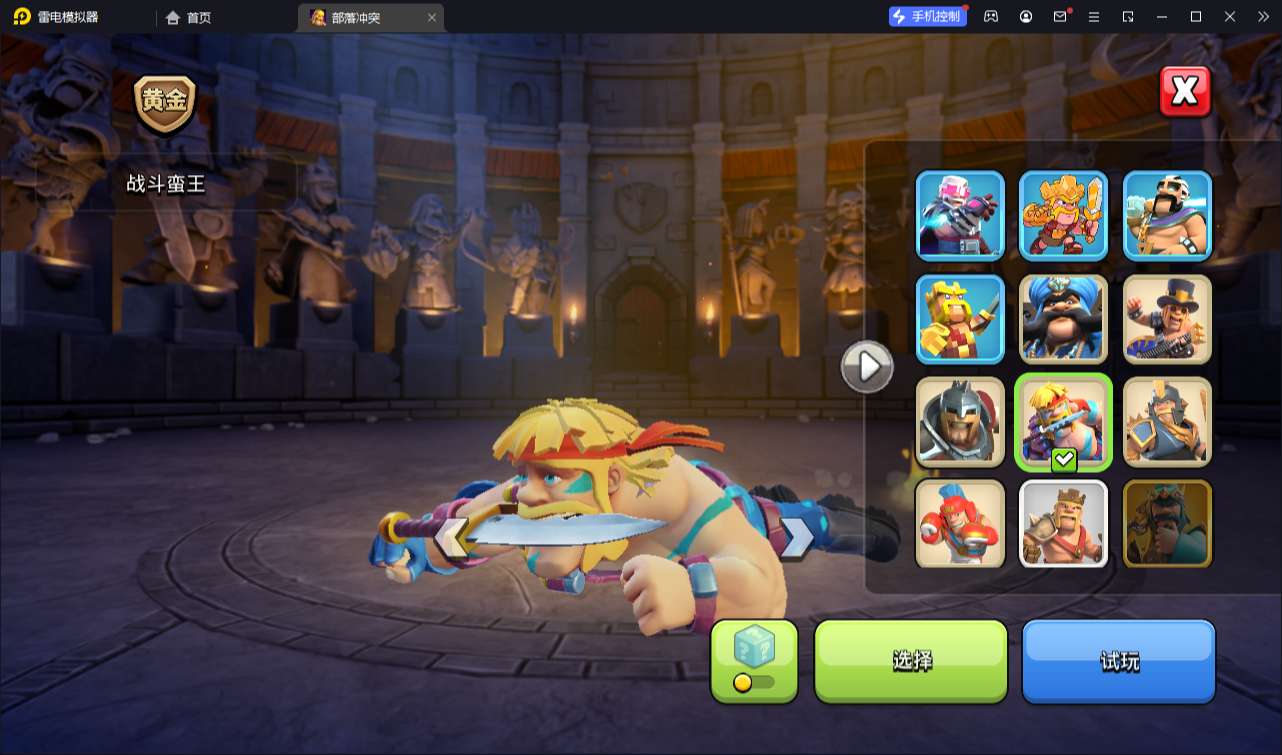Select the dimmed dark-bearded king skin

(x=1167, y=523)
